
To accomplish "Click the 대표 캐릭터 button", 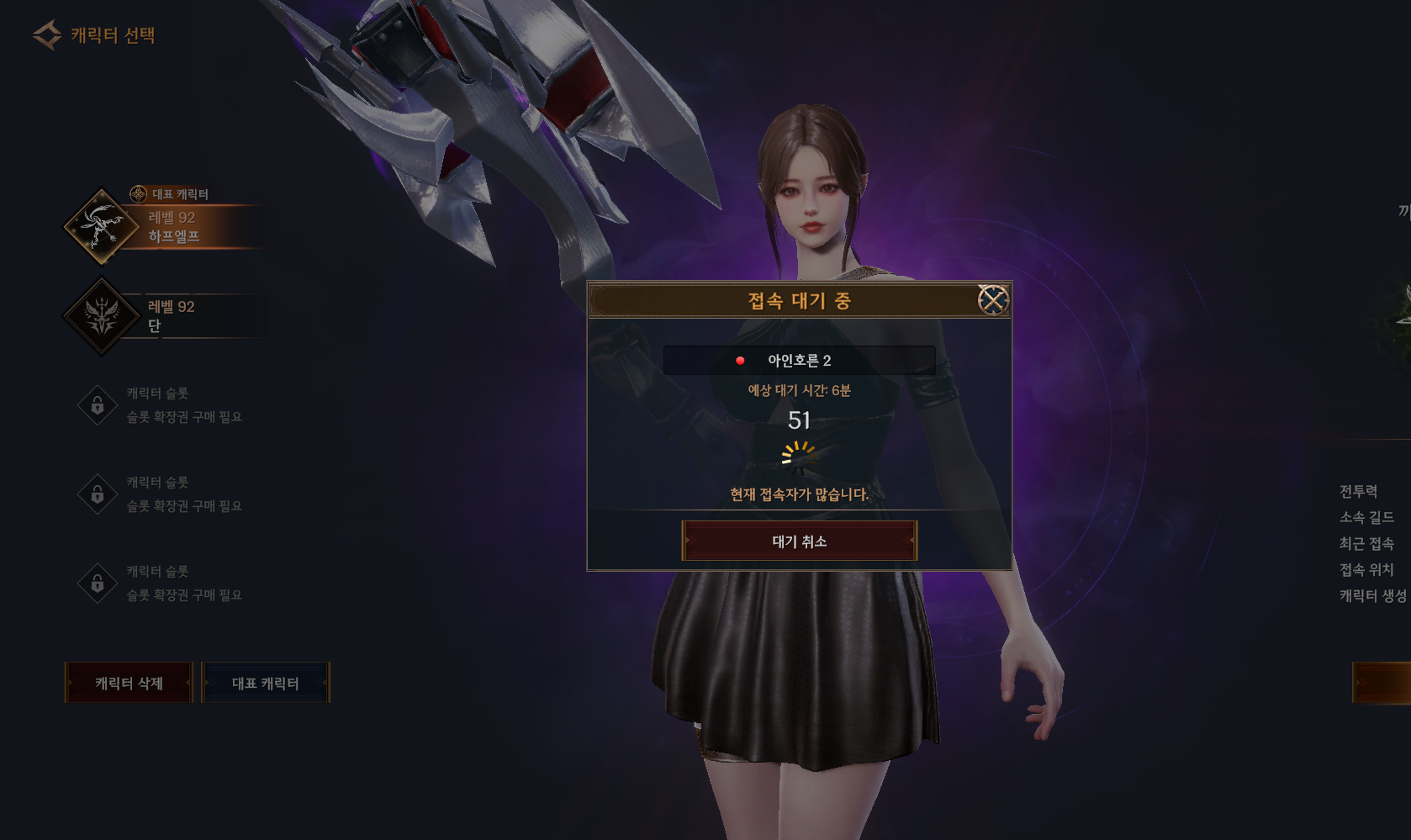I will pyautogui.click(x=266, y=683).
